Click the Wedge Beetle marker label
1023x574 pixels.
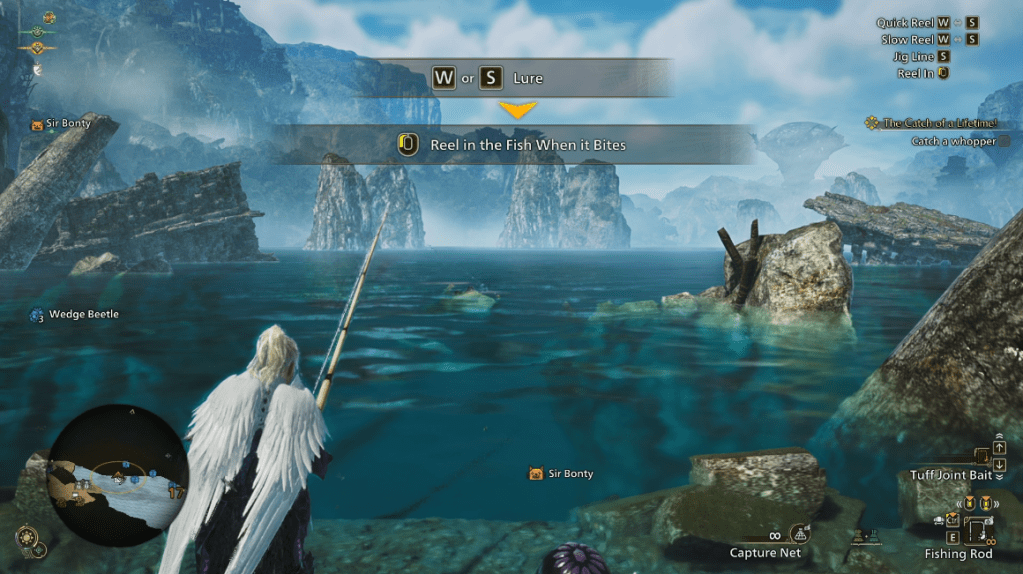click(83, 315)
